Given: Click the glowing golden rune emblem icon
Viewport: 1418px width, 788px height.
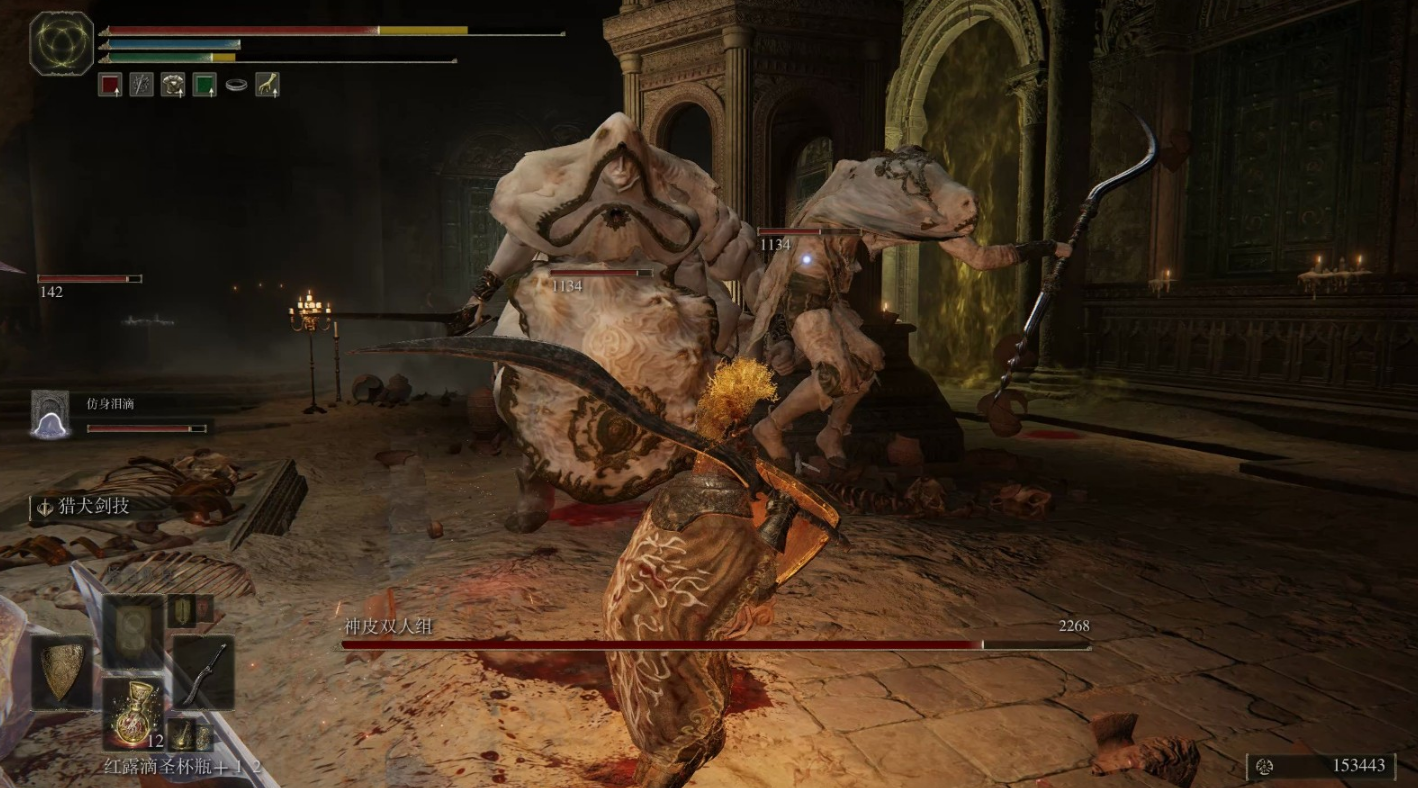Looking at the screenshot, I should tap(62, 43).
